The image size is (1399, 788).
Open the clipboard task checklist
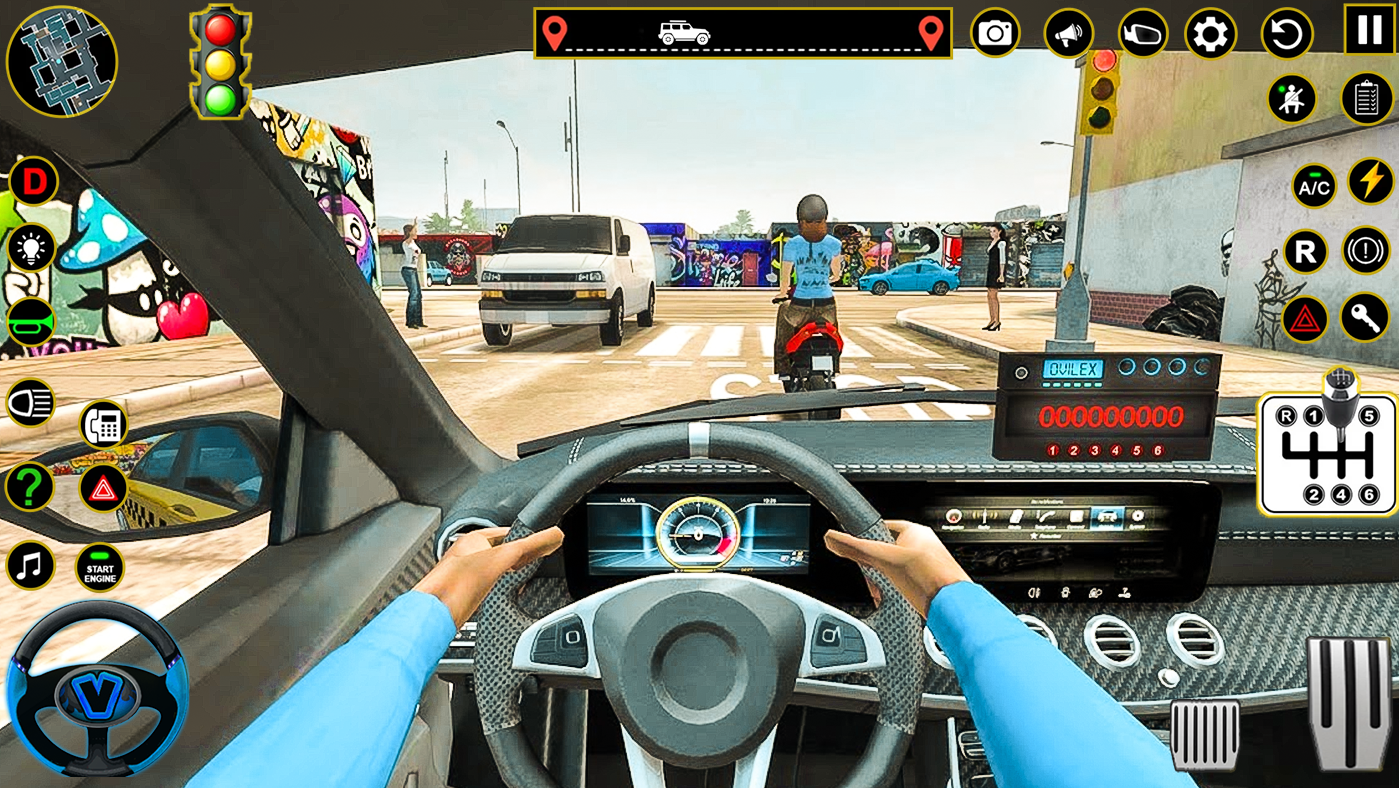pyautogui.click(x=1366, y=99)
